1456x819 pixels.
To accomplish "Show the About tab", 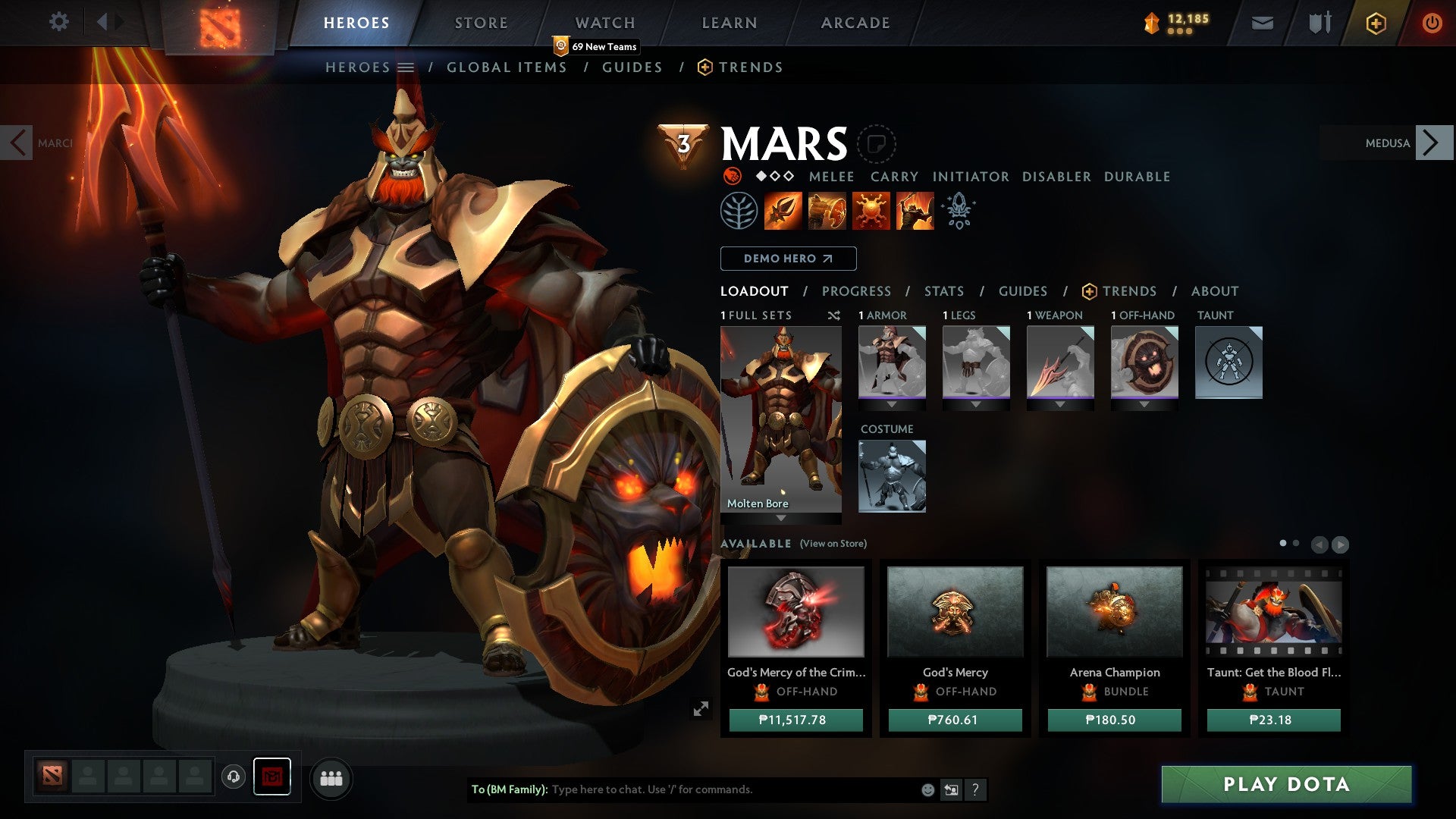I will [1215, 291].
